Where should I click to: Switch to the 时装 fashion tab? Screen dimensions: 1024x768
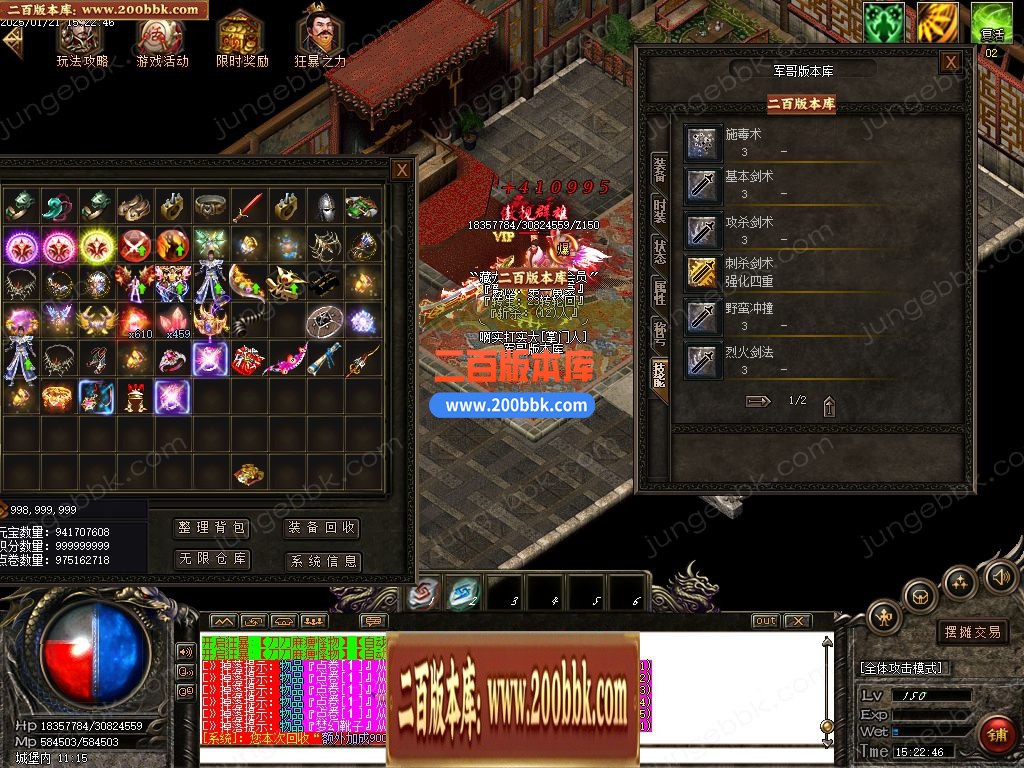click(x=659, y=210)
